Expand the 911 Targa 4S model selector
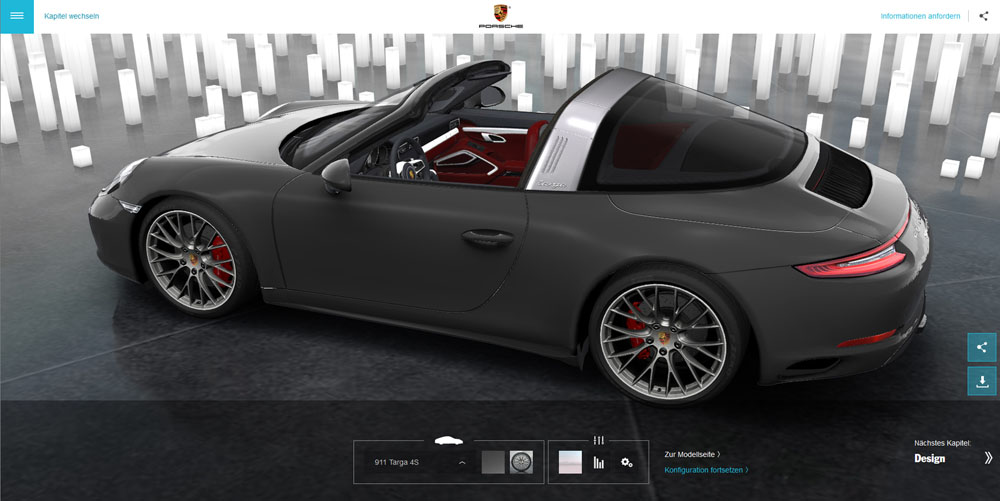The height and width of the screenshot is (501, 1000). pos(420,463)
